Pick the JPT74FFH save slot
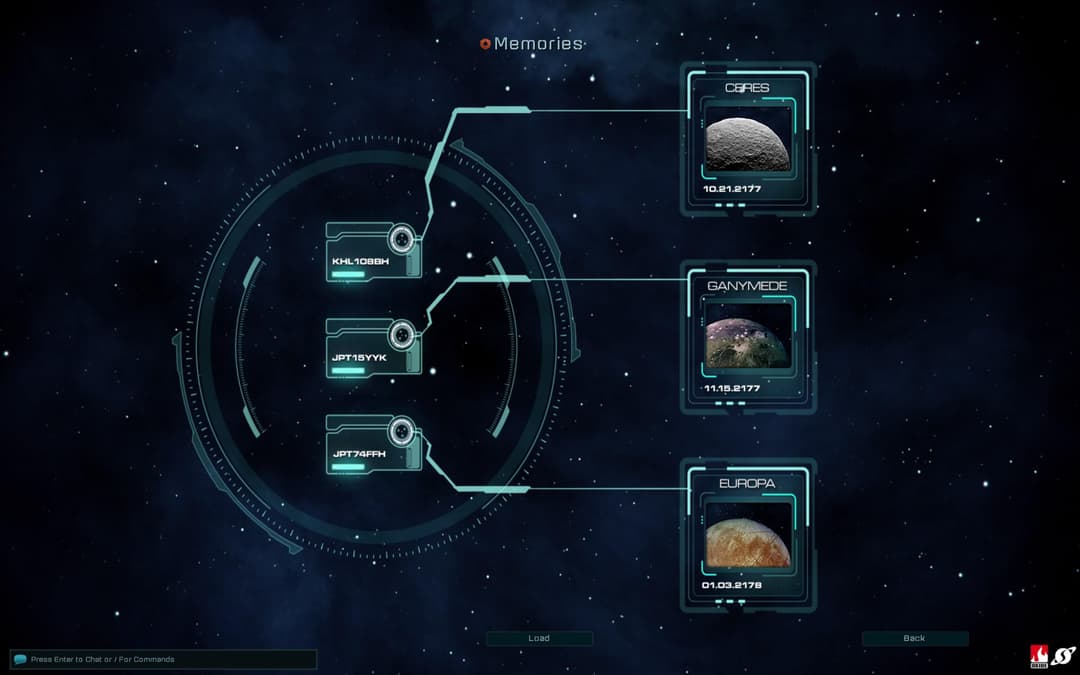The width and height of the screenshot is (1080, 675). click(x=373, y=442)
